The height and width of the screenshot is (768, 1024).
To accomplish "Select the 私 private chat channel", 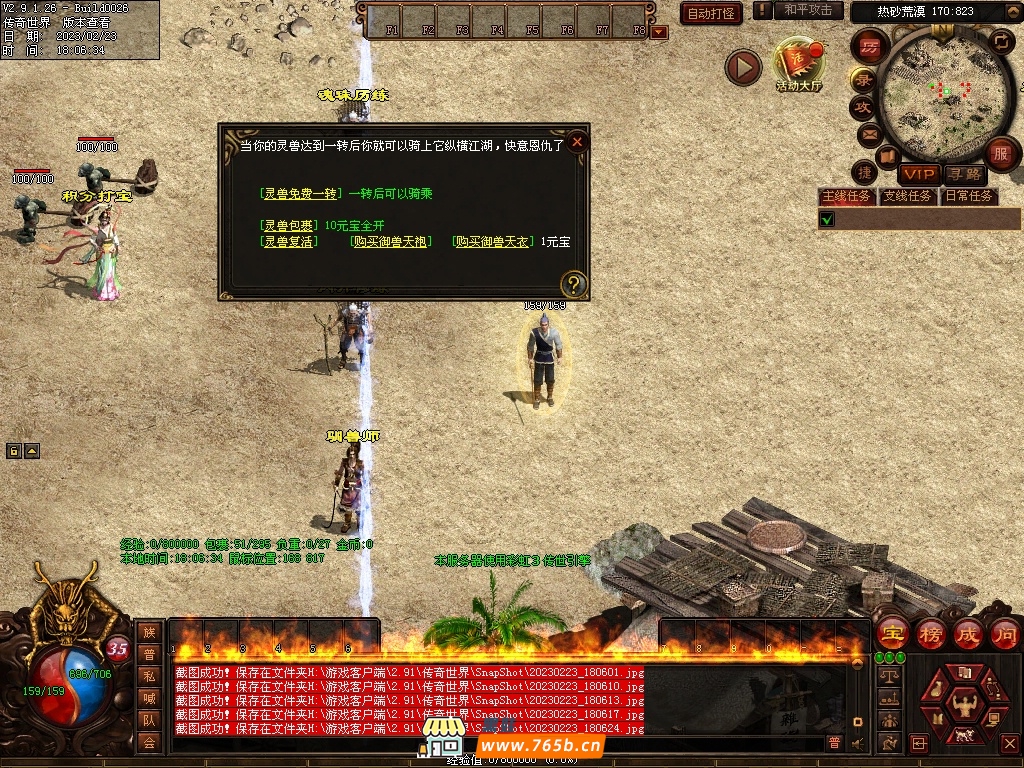I will [x=149, y=675].
